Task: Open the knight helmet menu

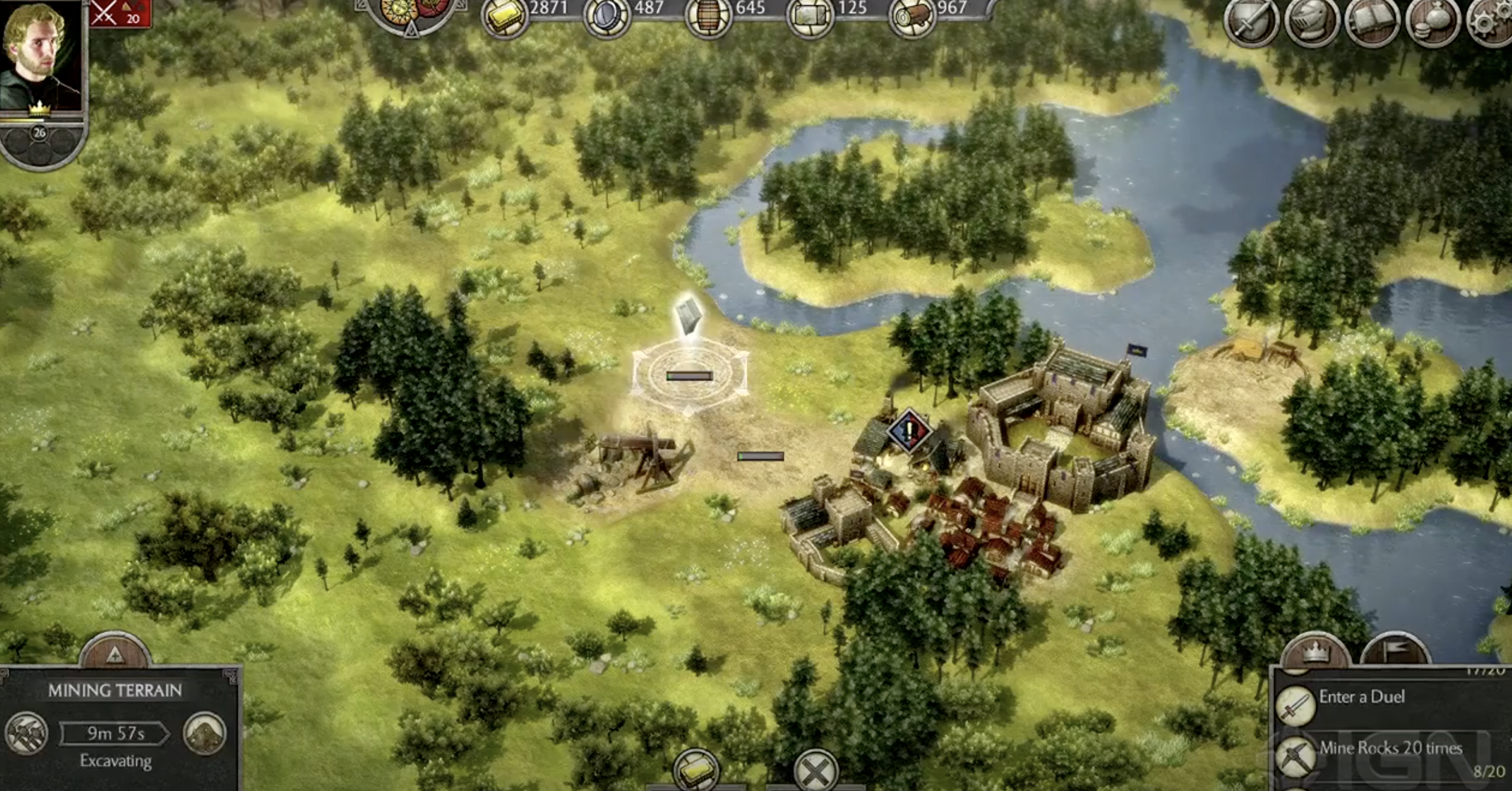Action: 1311,21
